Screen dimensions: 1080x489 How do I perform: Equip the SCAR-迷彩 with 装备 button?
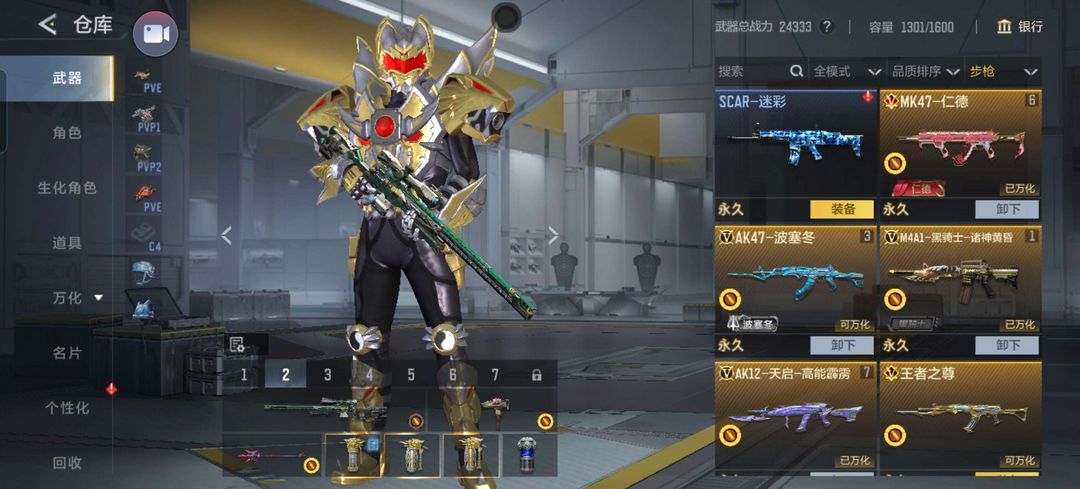[841, 210]
